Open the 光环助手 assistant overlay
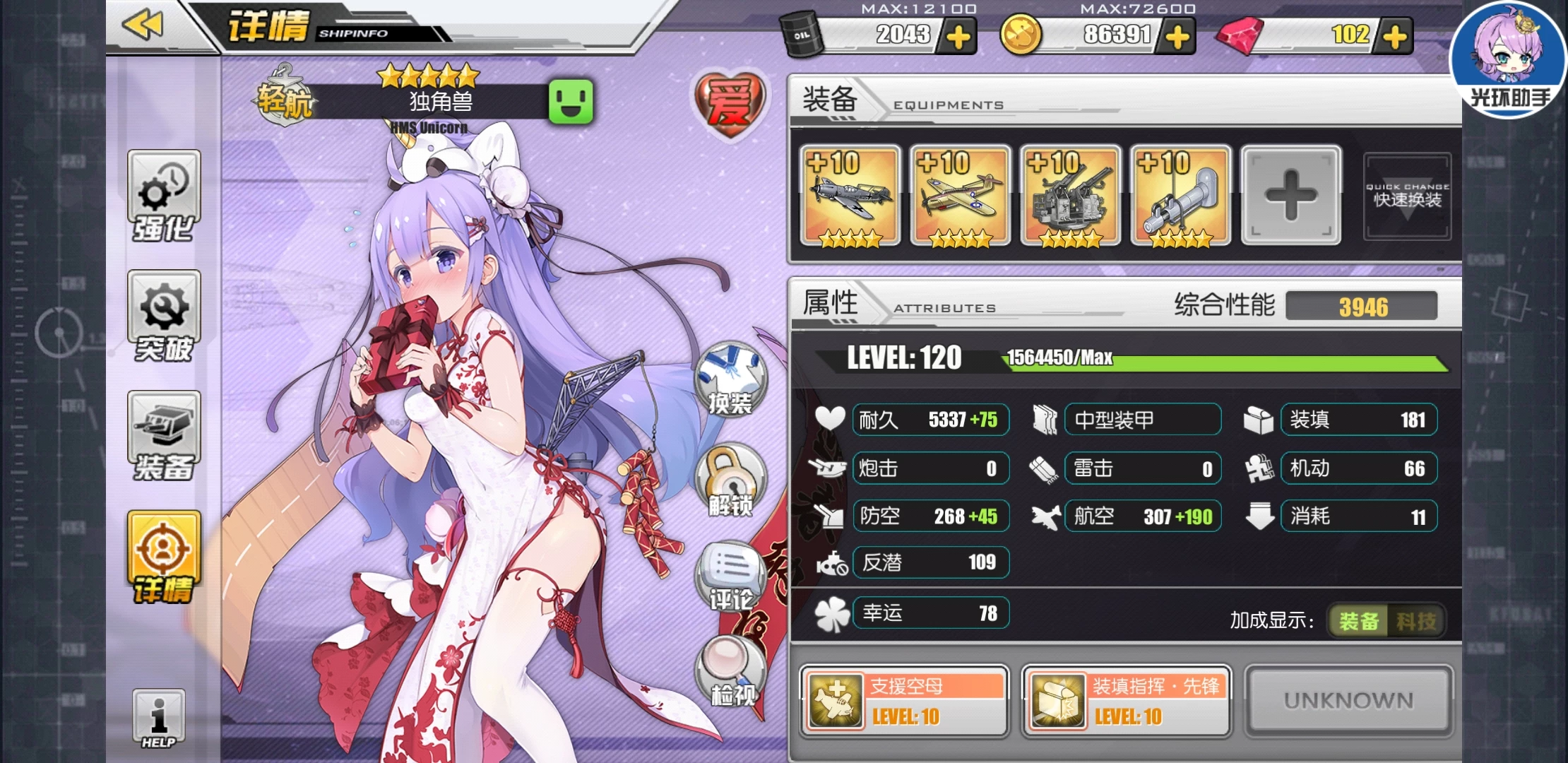 [1509, 59]
